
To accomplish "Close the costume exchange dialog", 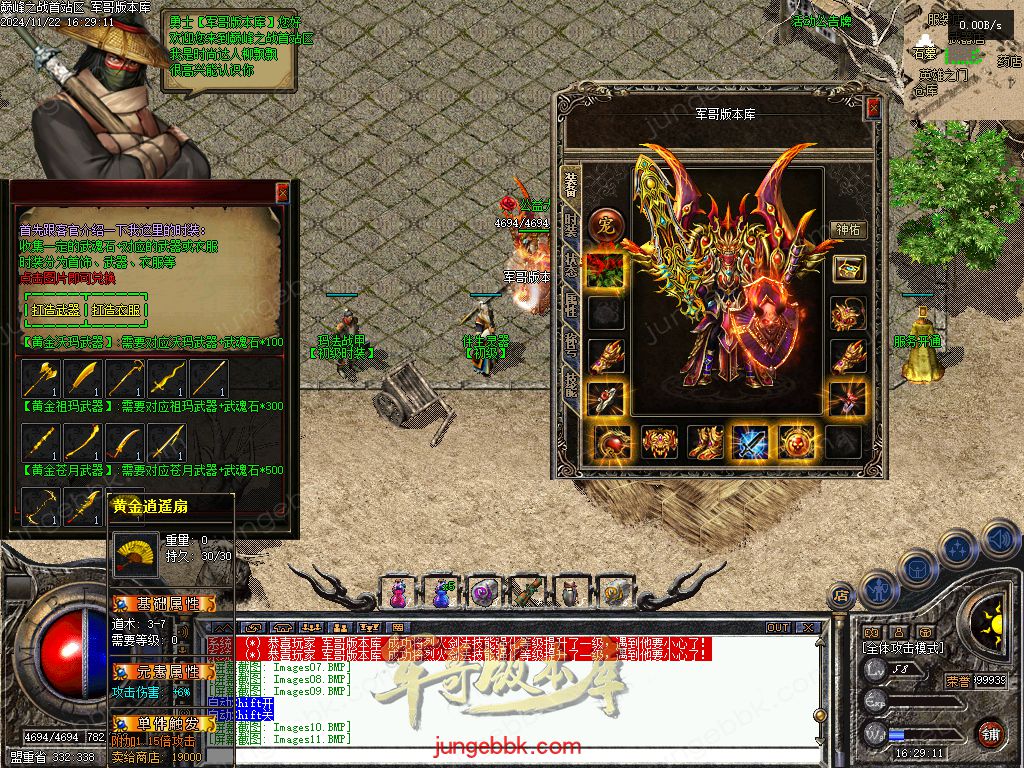I will (x=282, y=192).
